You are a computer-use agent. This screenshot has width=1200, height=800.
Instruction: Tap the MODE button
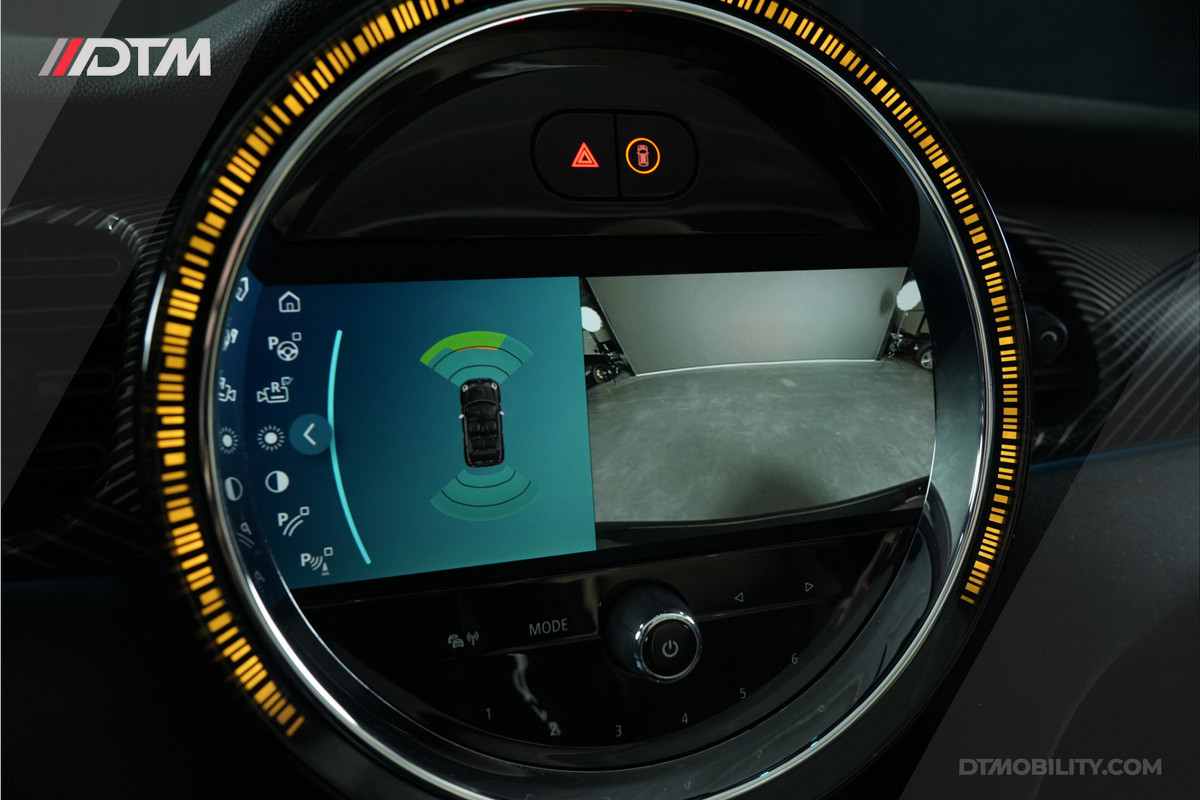pos(548,628)
